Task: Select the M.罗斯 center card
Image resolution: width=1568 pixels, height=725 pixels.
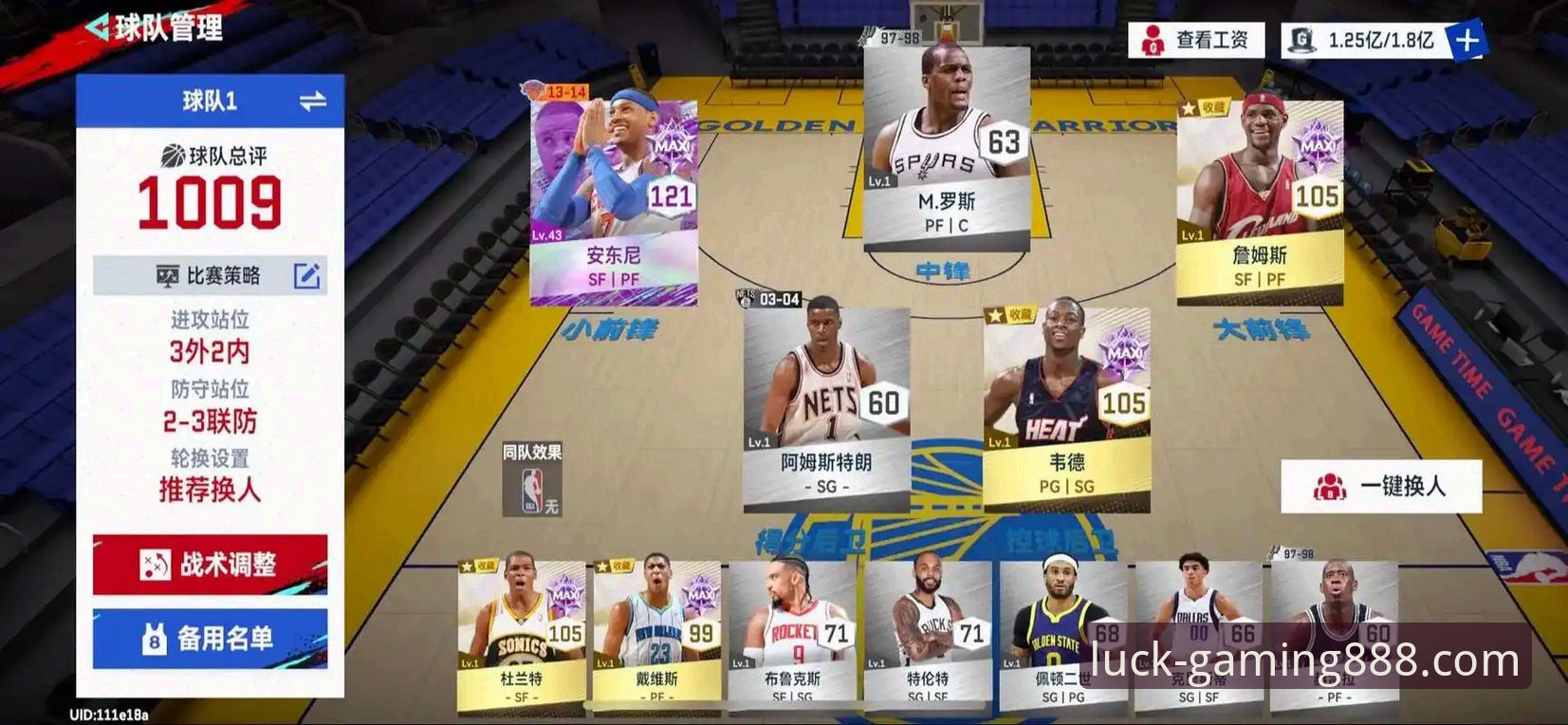Action: [946, 147]
